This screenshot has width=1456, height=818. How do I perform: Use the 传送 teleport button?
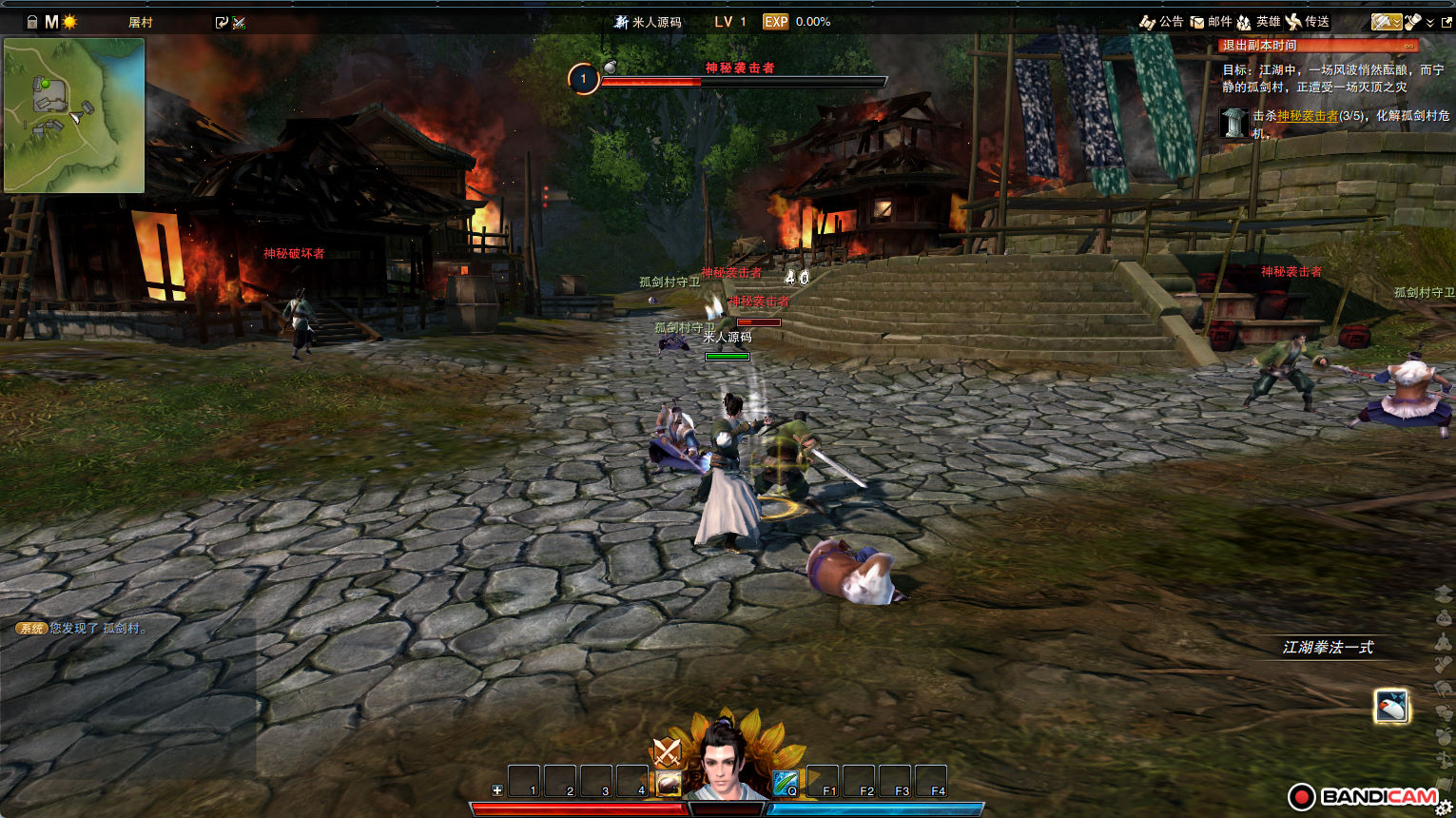(x=1308, y=22)
